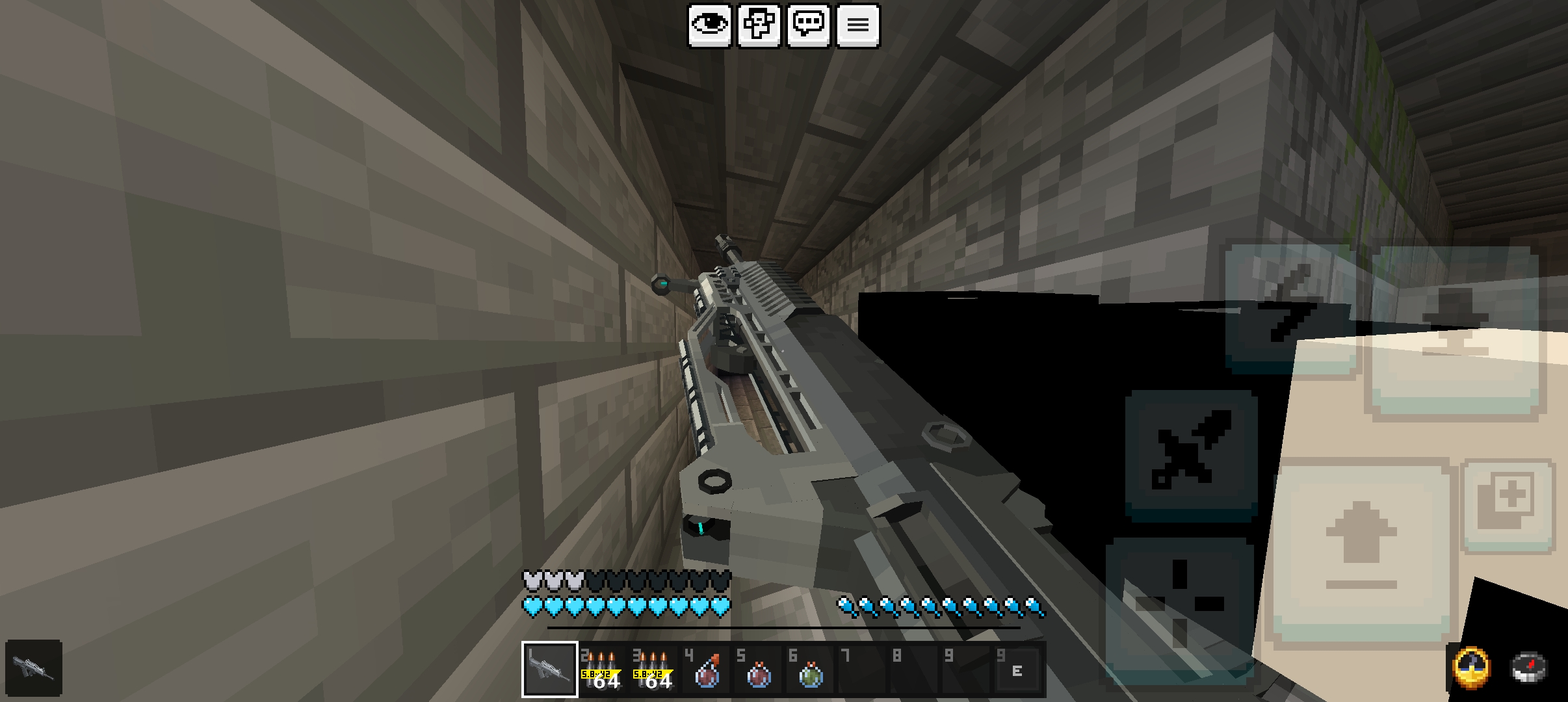Select the lingering potion in slot 4

706,669
